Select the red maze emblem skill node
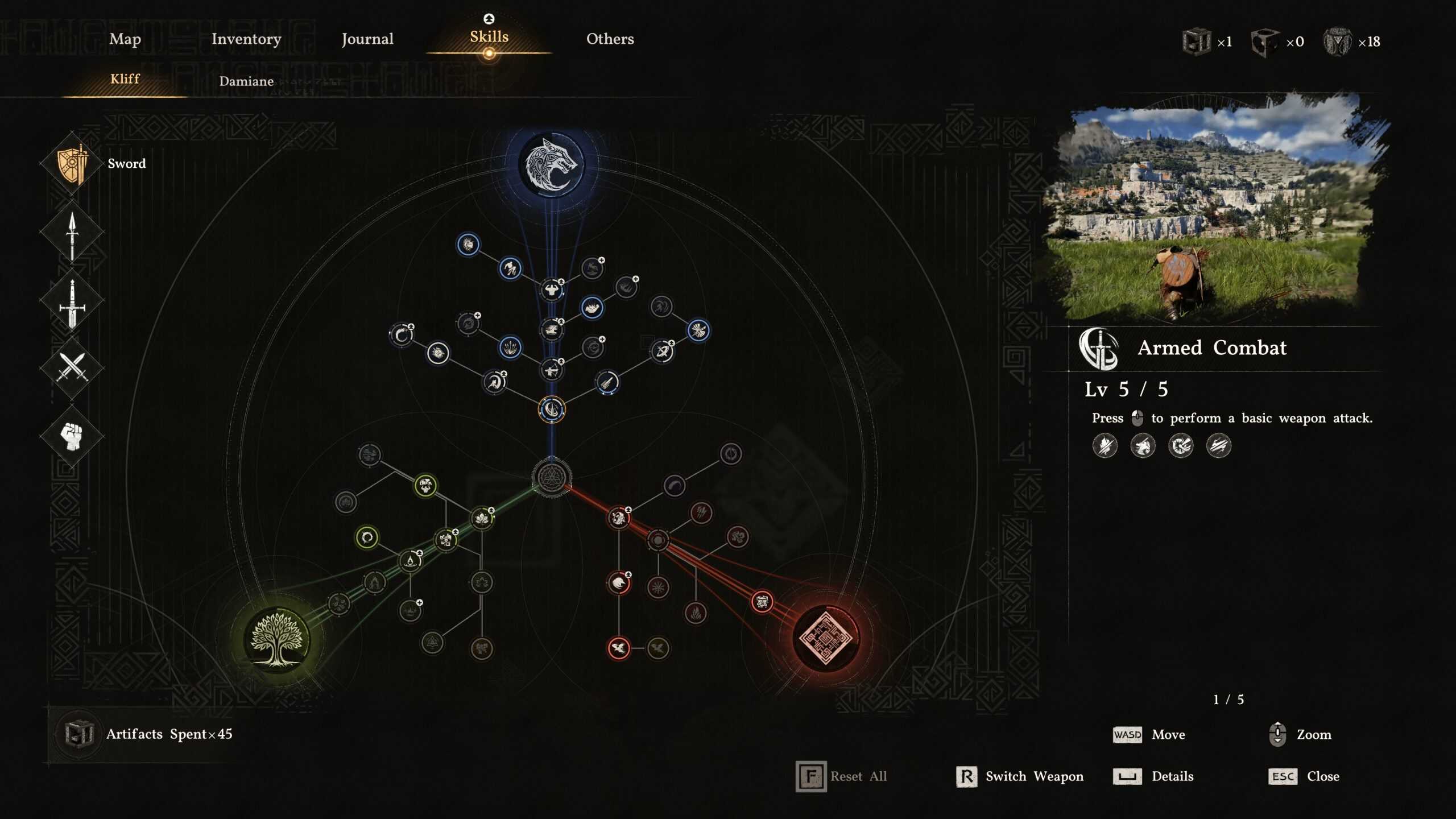The height and width of the screenshot is (819, 1456). pos(825,638)
